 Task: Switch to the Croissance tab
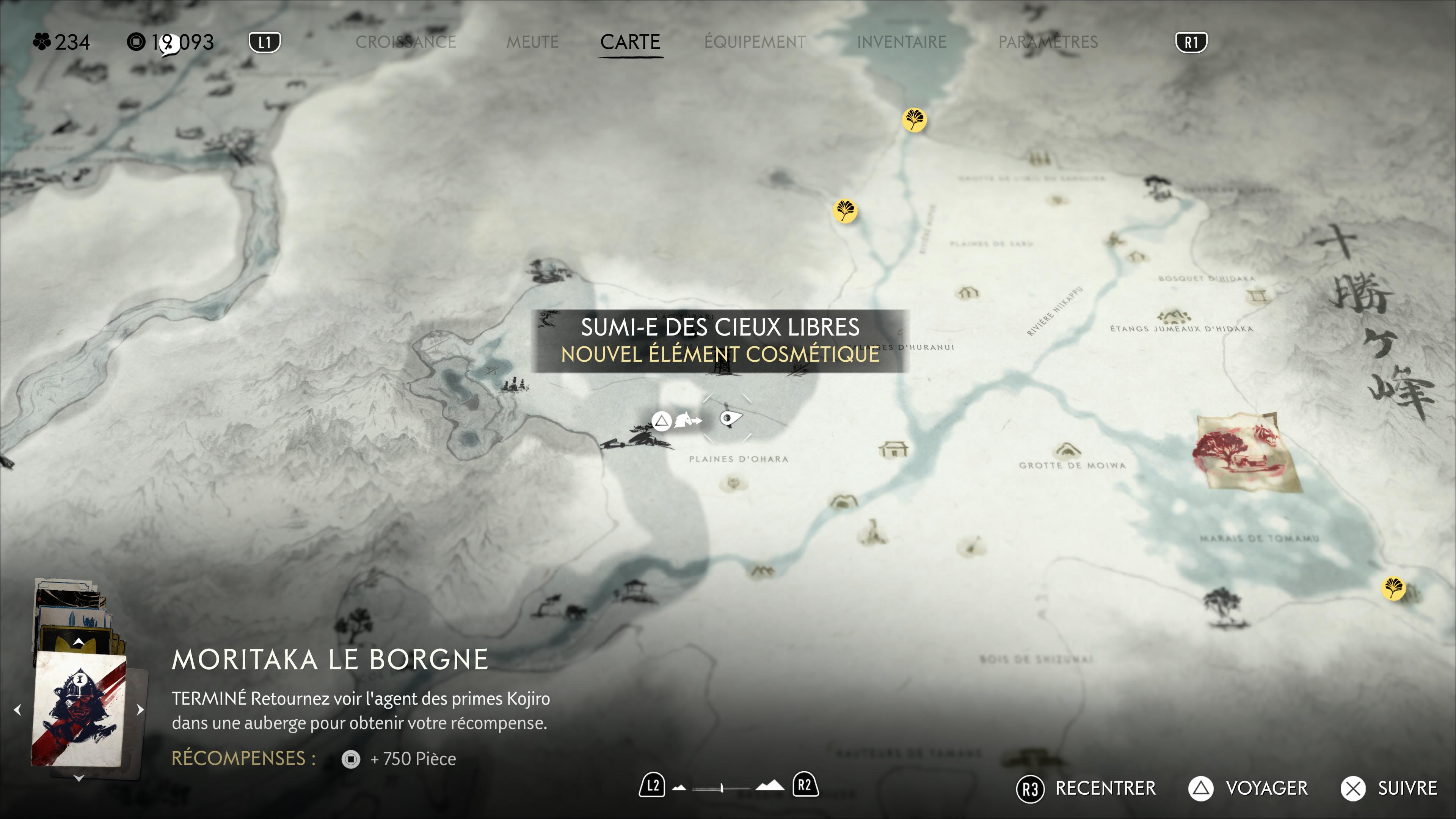405,42
